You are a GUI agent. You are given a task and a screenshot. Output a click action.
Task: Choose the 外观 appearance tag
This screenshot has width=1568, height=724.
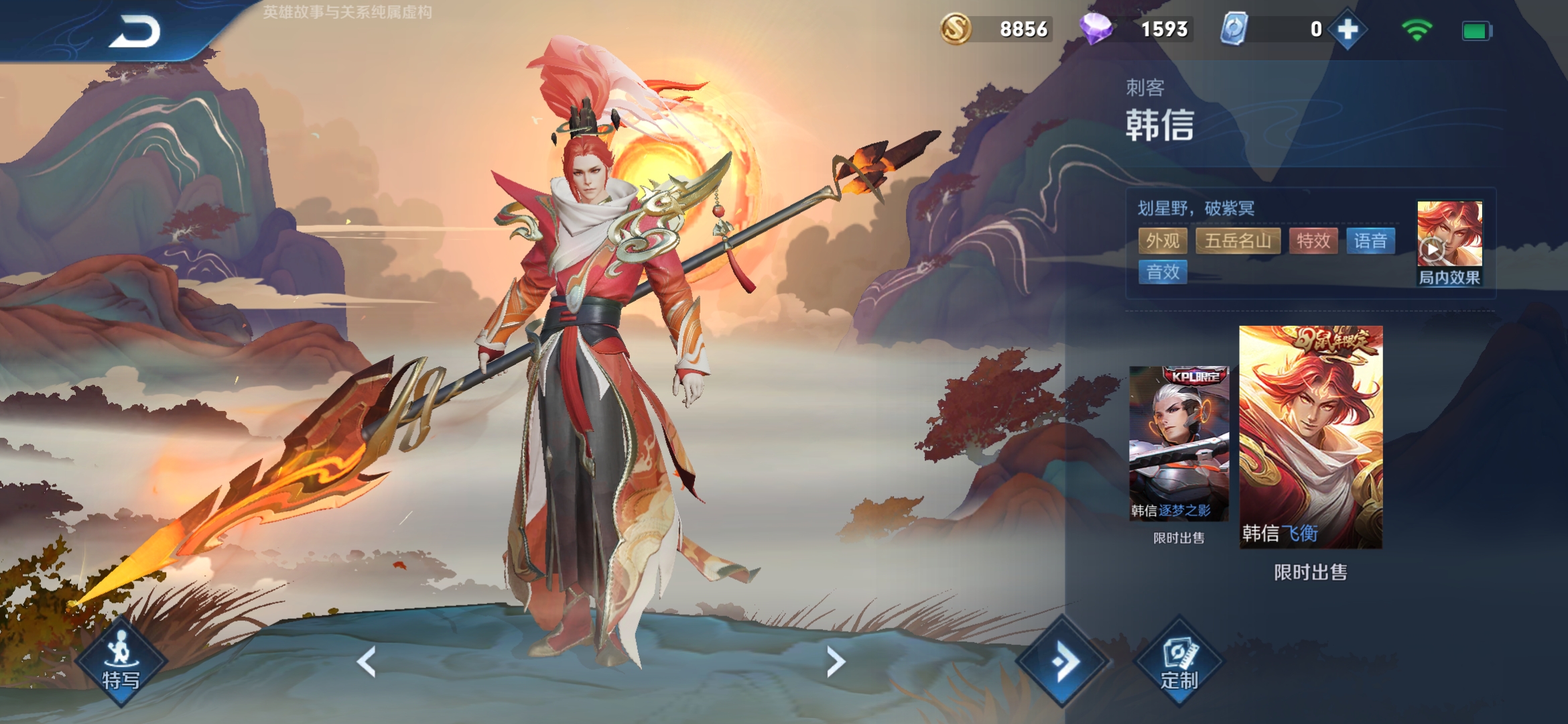1163,241
